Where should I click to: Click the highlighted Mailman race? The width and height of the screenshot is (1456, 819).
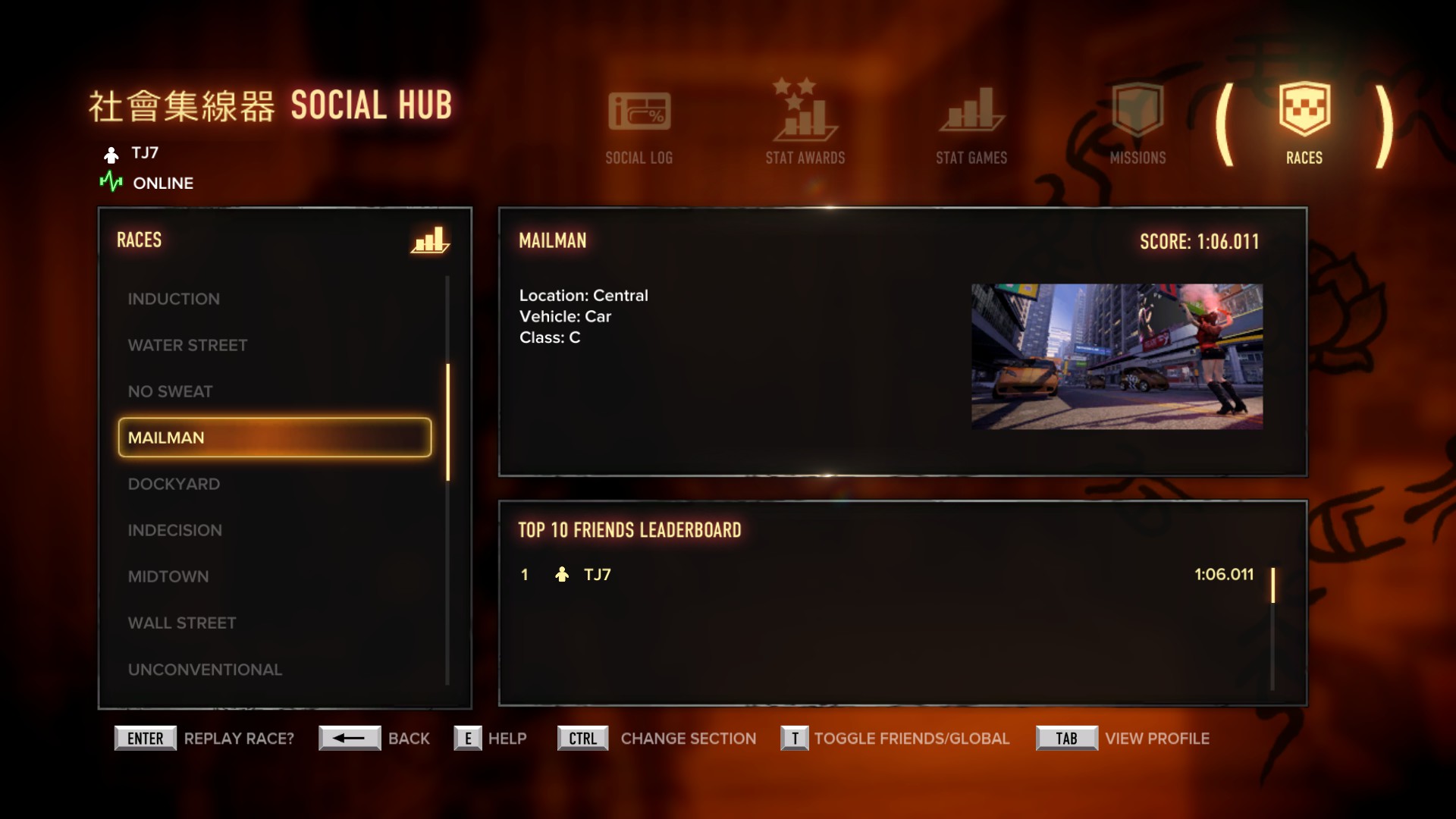tap(275, 438)
